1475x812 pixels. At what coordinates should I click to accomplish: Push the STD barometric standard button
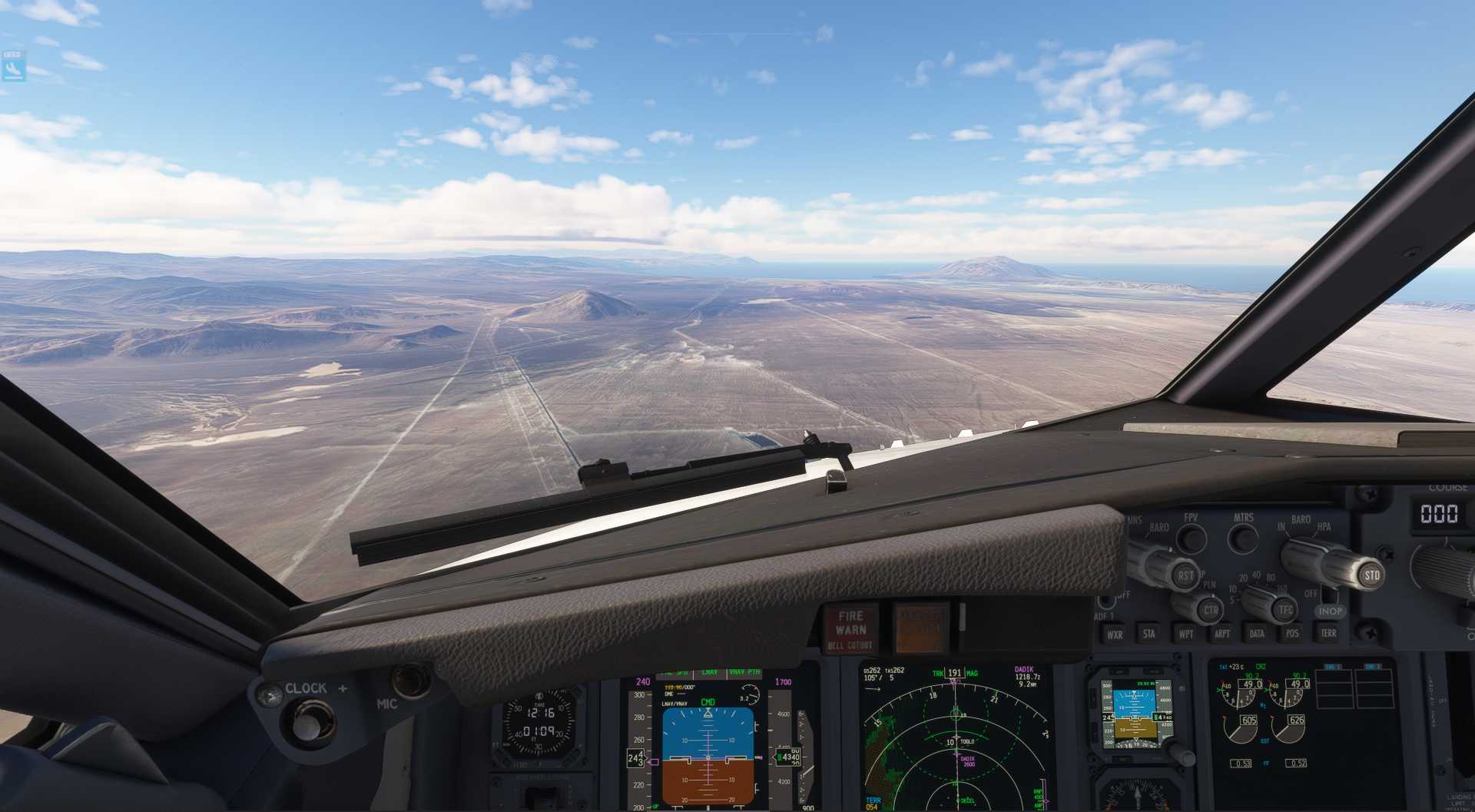(x=1372, y=576)
